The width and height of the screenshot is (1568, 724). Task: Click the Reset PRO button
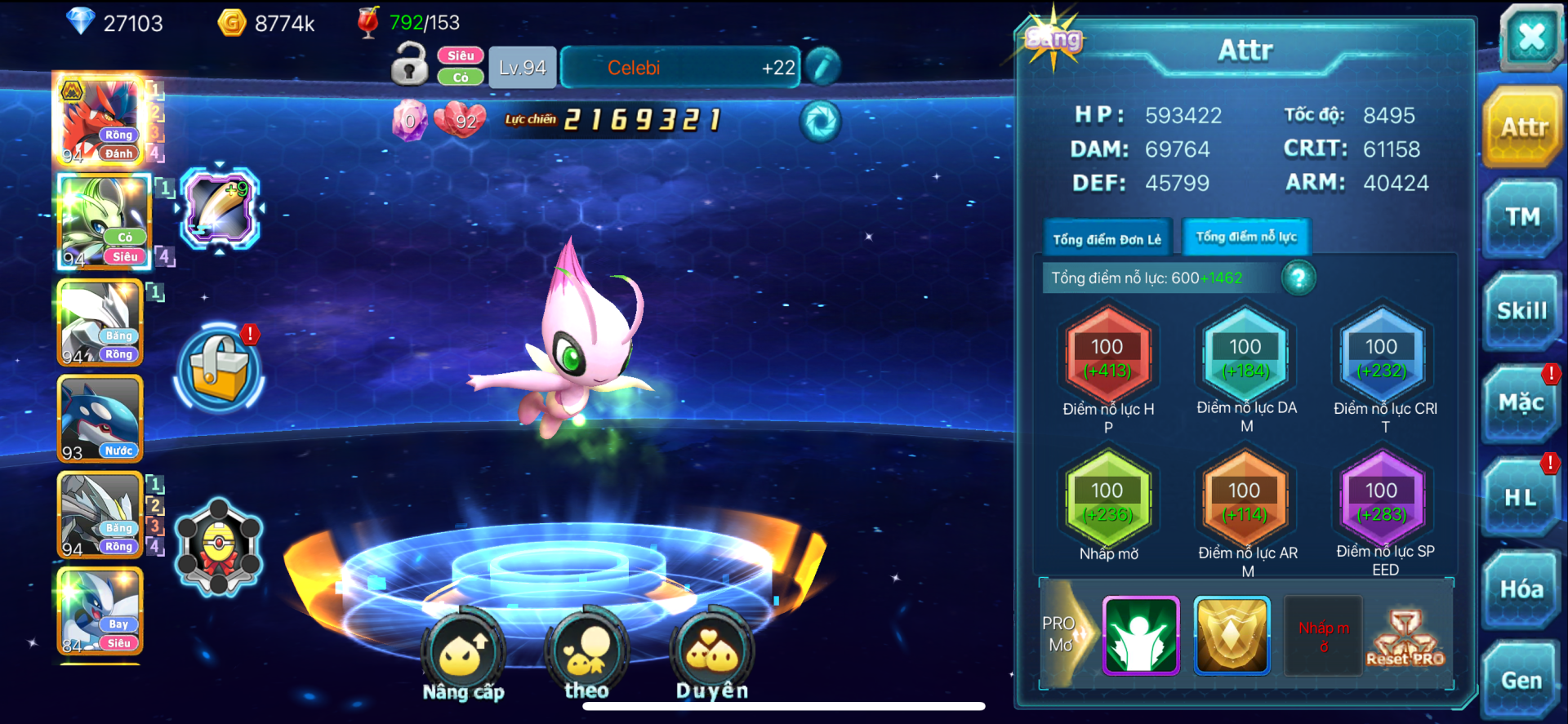[x=1405, y=637]
